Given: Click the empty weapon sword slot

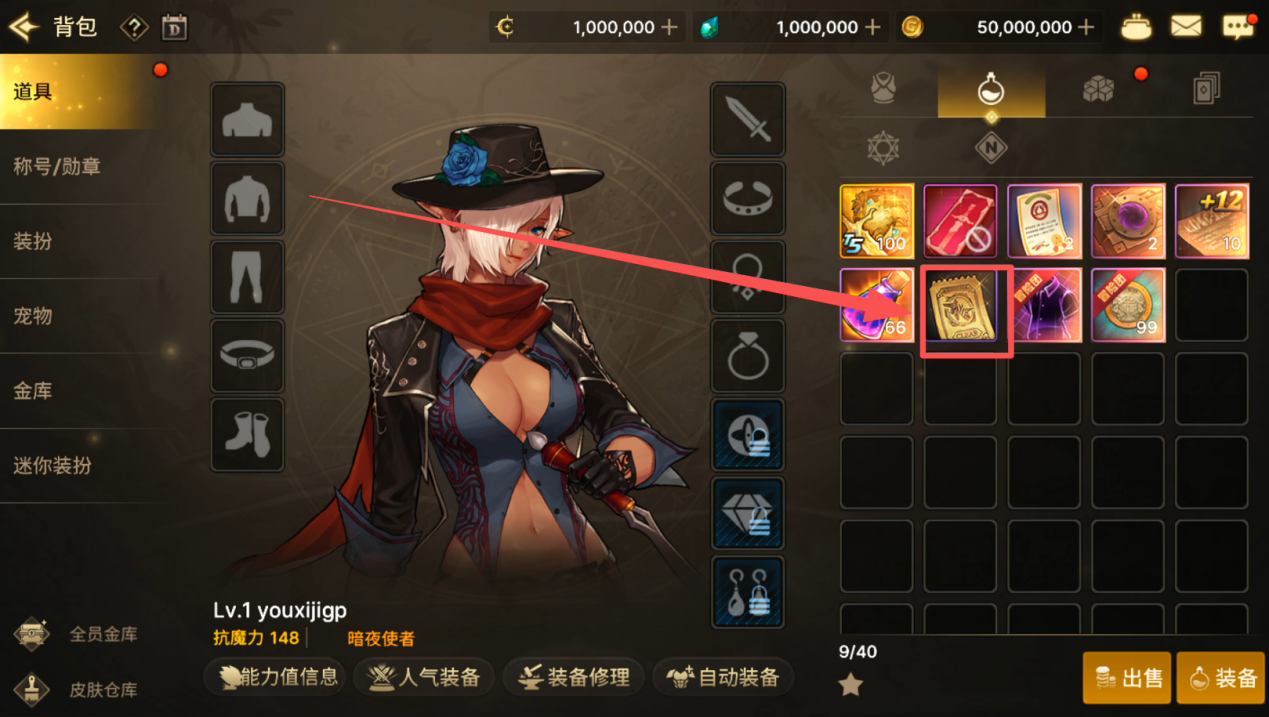Looking at the screenshot, I should pos(747,120).
